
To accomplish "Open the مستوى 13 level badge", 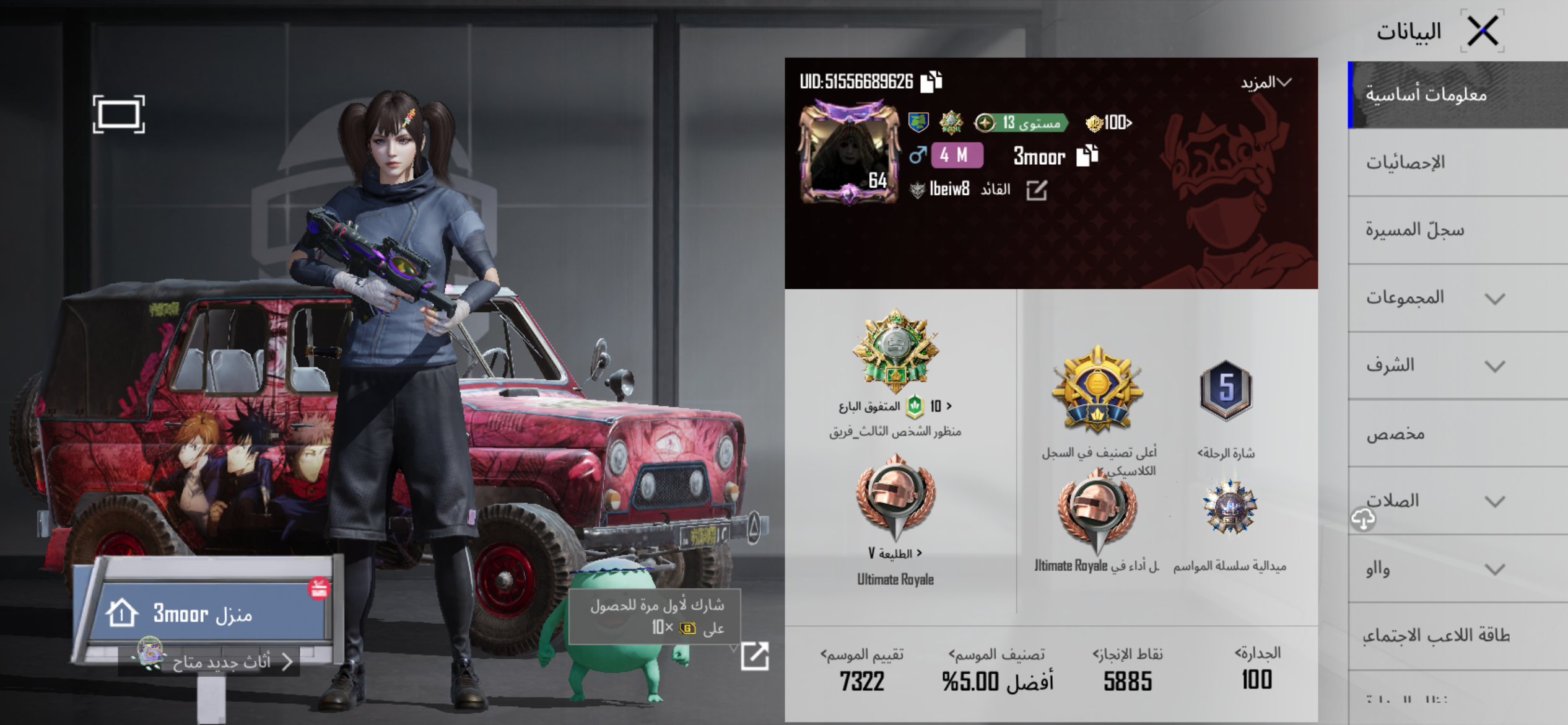I will (1022, 123).
